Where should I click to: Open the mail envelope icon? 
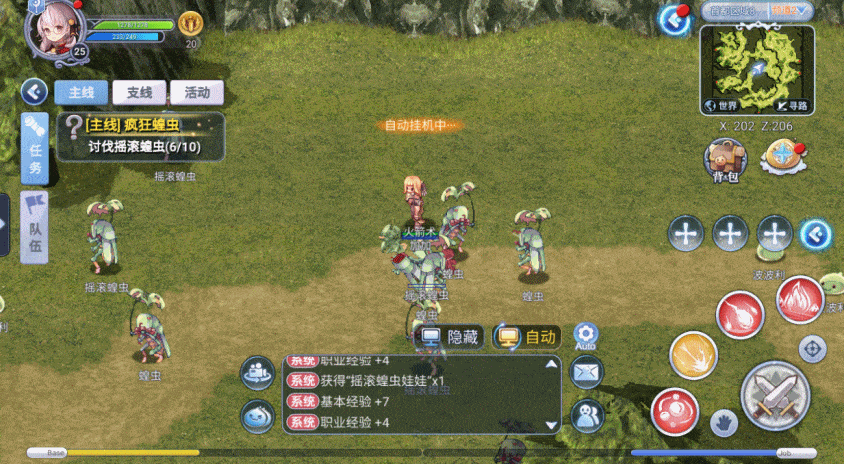tap(586, 373)
